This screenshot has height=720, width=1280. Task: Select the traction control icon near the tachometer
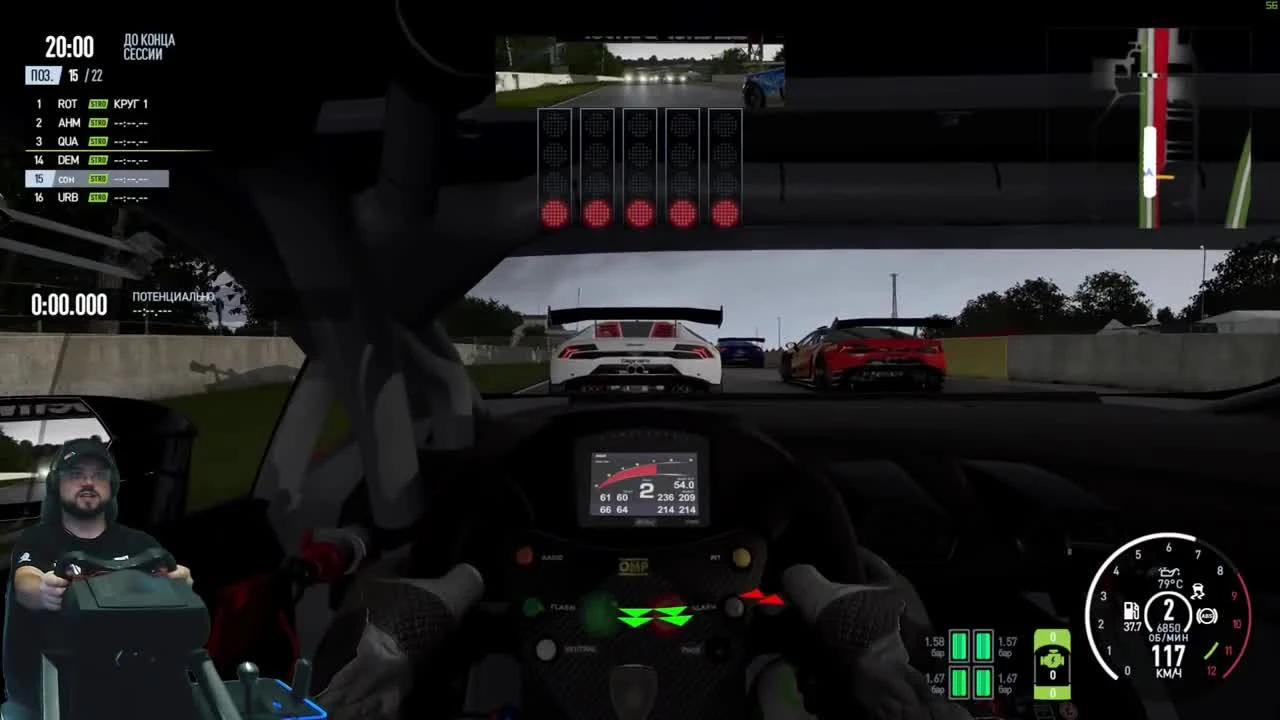point(1198,590)
